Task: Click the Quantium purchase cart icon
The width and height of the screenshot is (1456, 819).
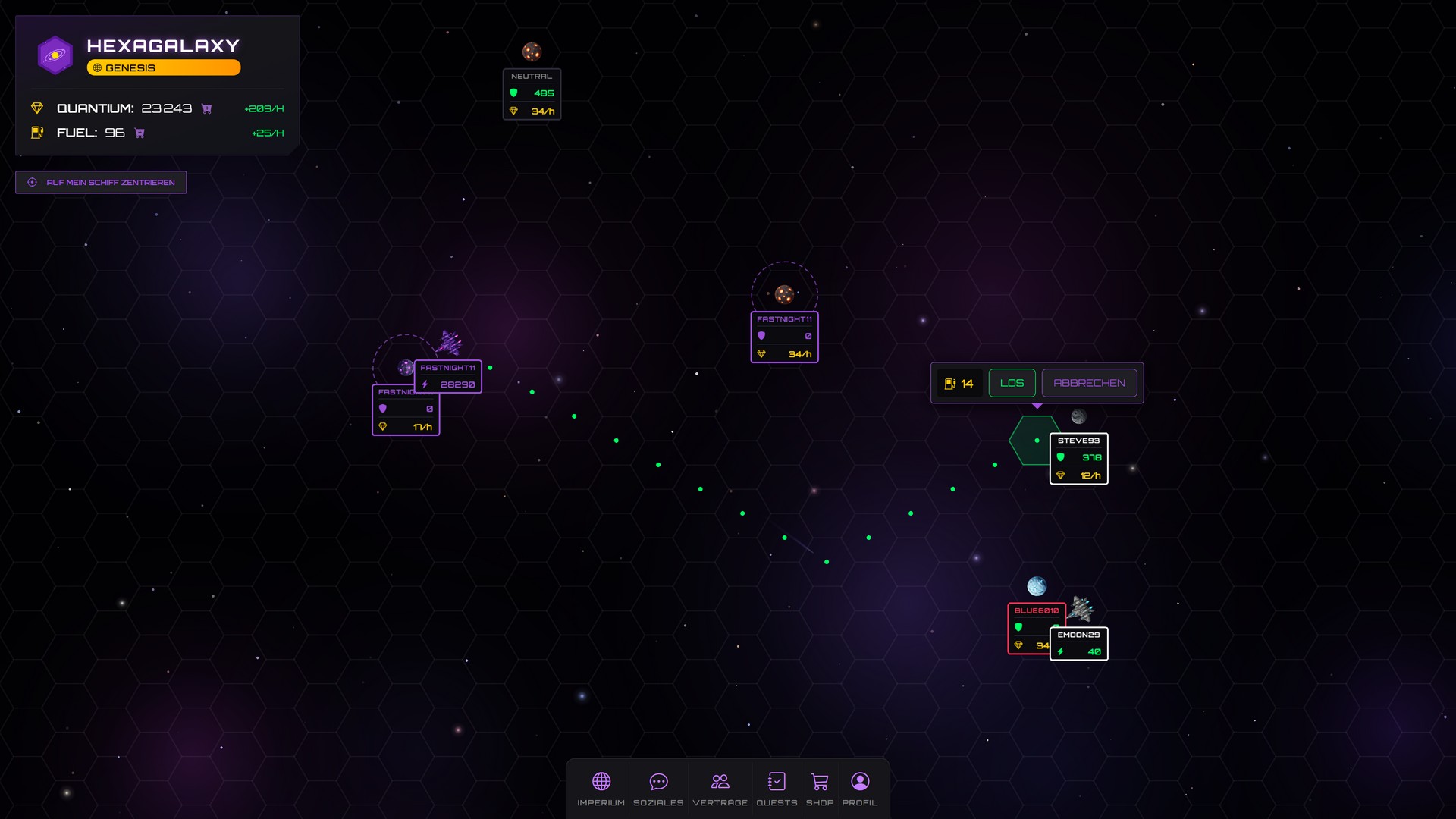Action: pyautogui.click(x=205, y=108)
